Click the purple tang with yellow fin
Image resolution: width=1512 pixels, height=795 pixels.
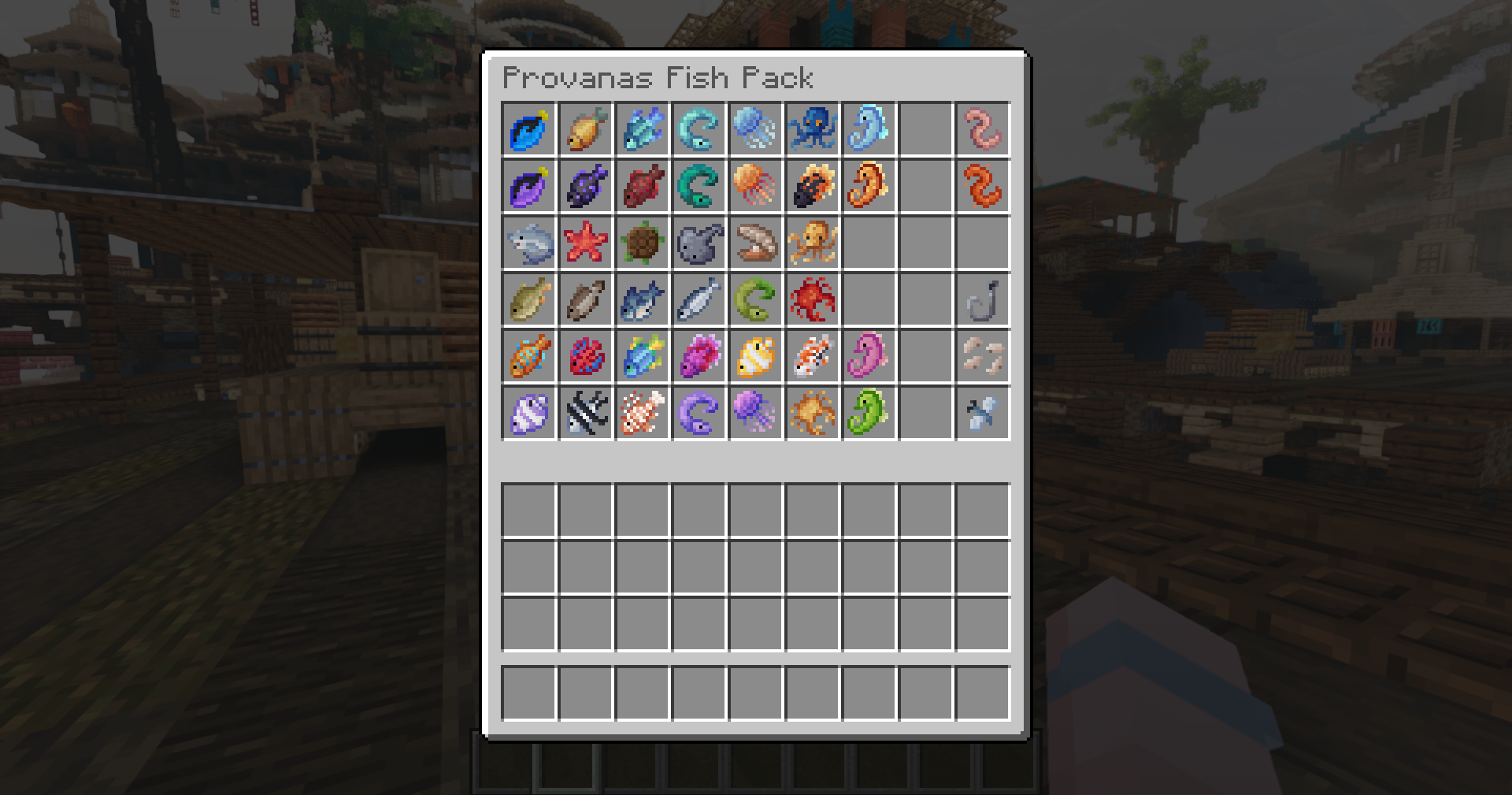[528, 186]
